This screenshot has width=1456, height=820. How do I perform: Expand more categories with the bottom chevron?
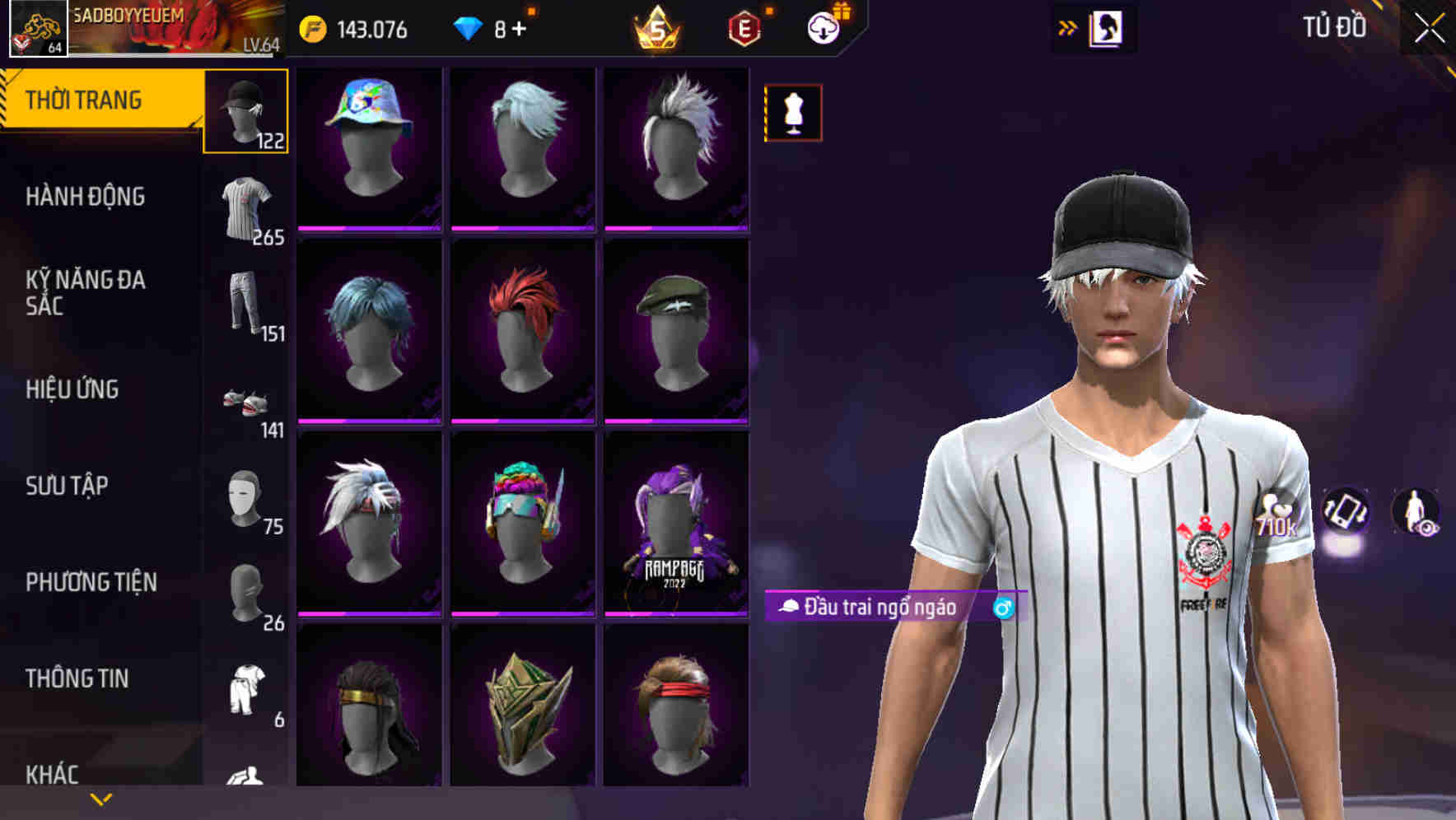point(99,800)
